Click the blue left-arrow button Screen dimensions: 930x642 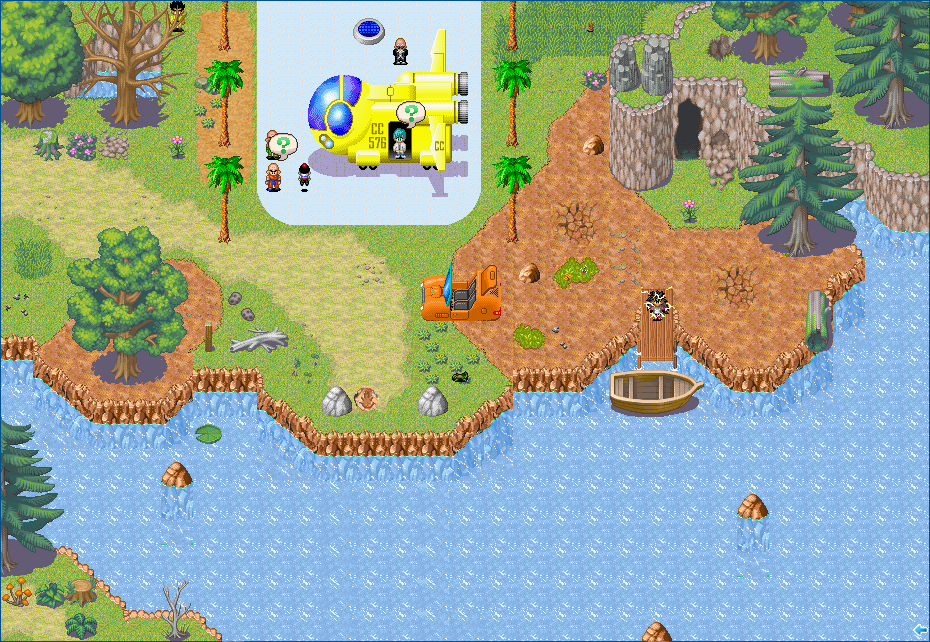click(x=920, y=629)
